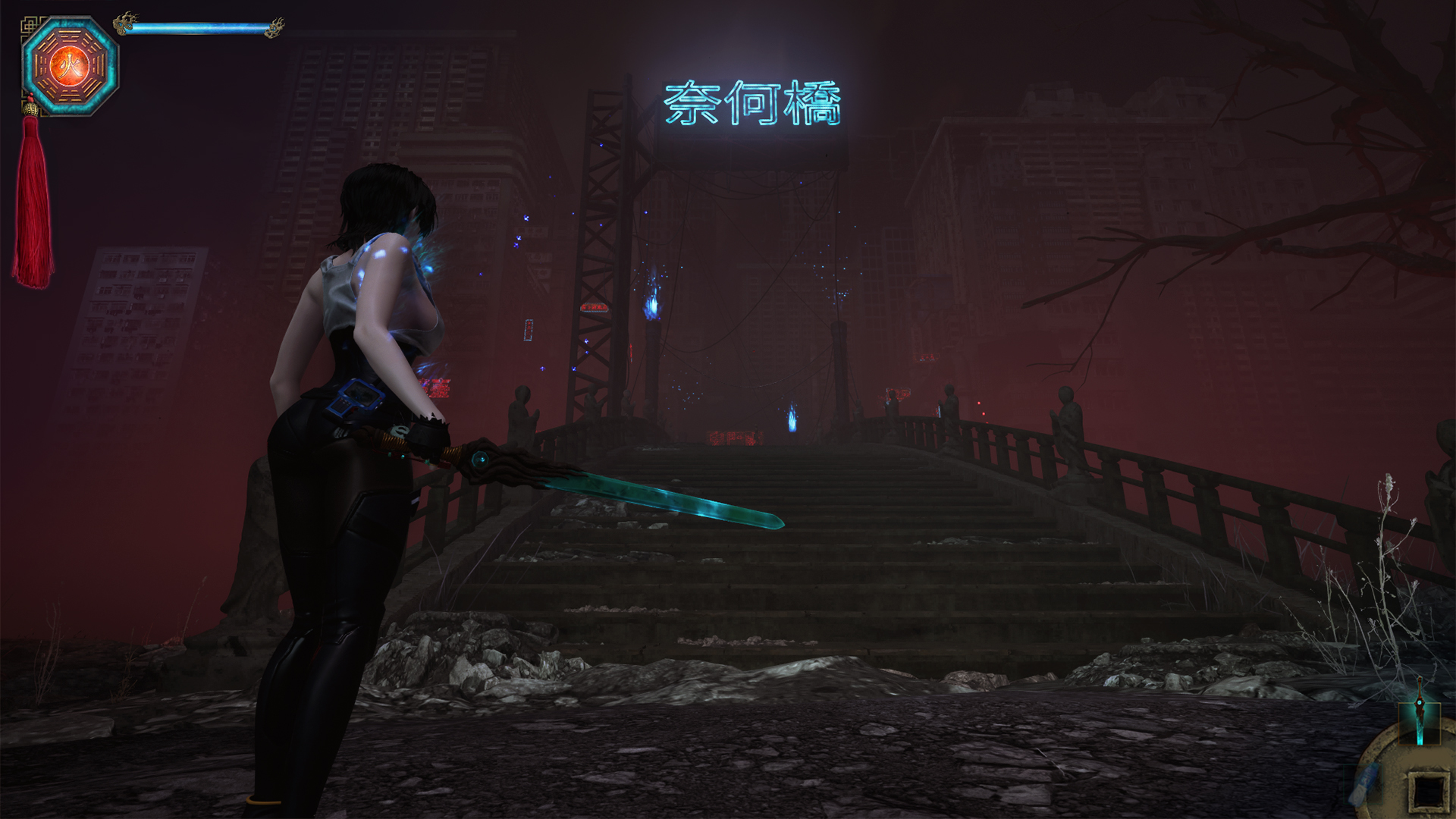Click the fire element bagua emblem
The width and height of the screenshot is (1456, 819).
[70, 65]
